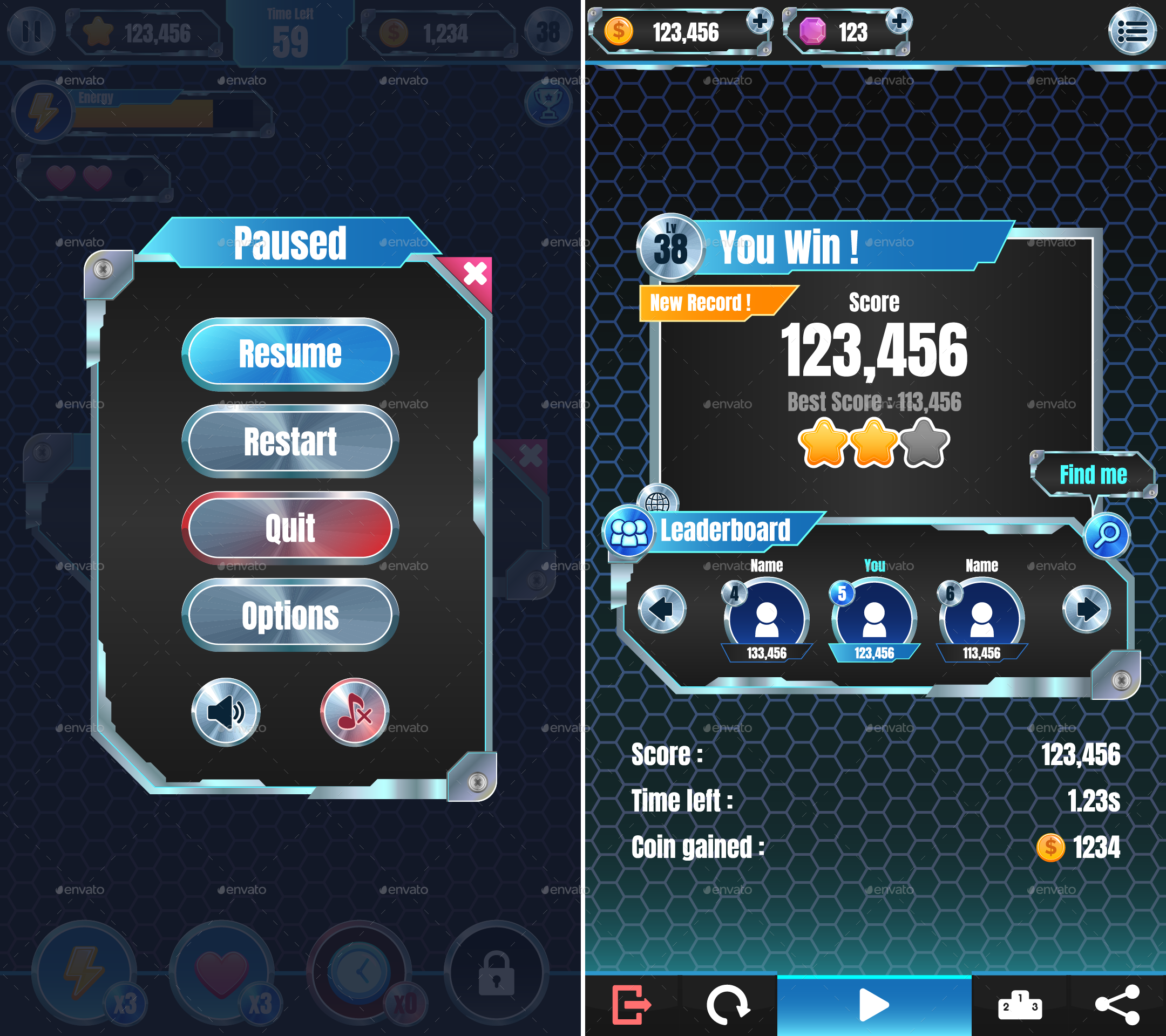Switch to the globe leaderboard tab
This screenshot has height=1036, width=1166.
tap(657, 500)
